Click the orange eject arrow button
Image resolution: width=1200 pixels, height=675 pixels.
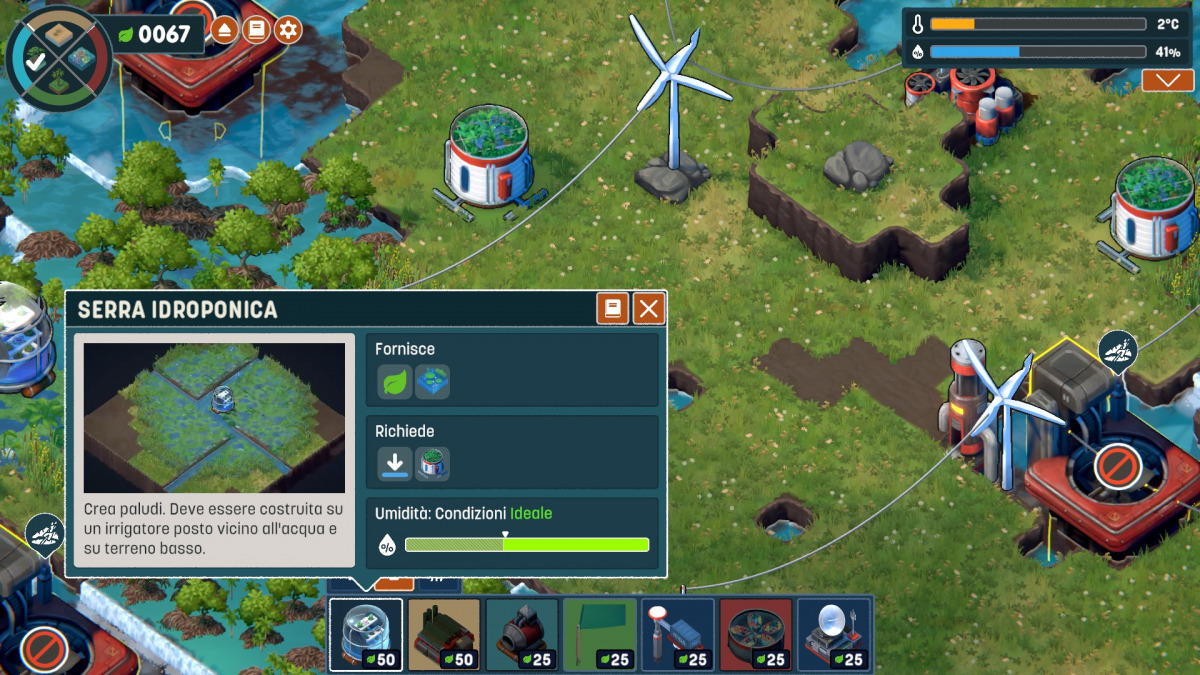tap(225, 30)
